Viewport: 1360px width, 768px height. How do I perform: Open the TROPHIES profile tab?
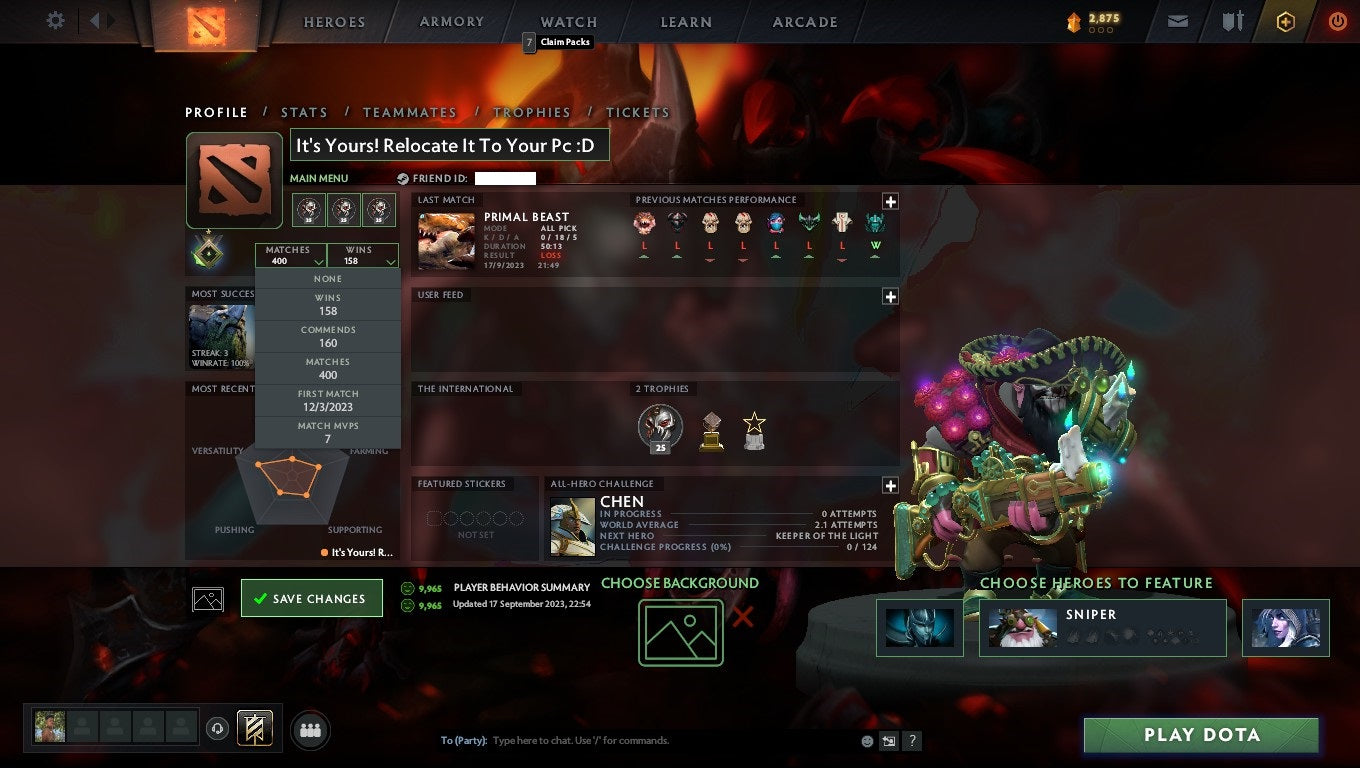[533, 112]
